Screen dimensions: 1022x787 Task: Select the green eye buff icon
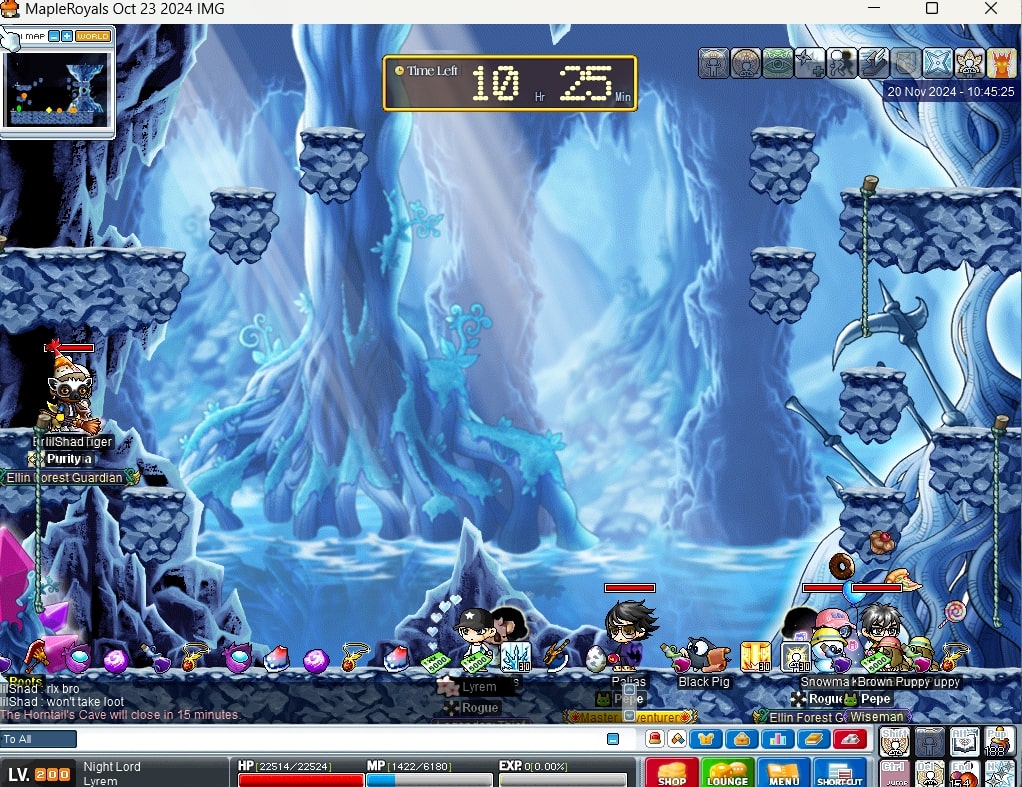777,63
